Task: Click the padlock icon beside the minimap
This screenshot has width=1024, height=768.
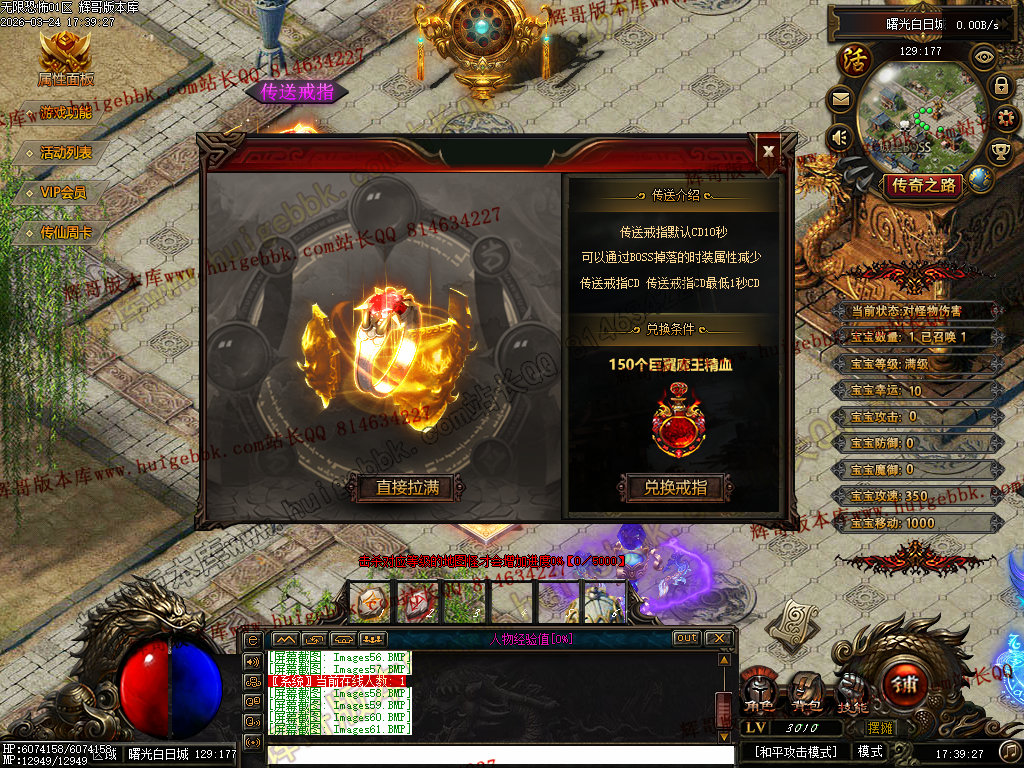Action: (1000, 86)
